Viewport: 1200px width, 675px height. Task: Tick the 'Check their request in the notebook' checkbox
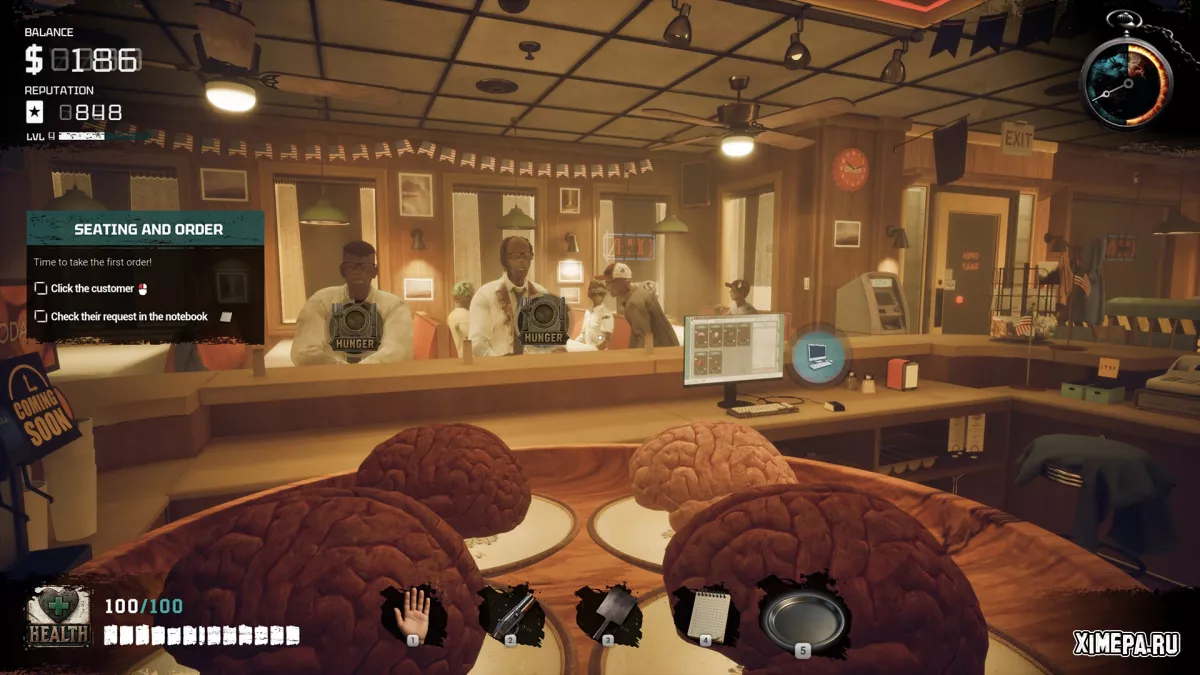41,316
